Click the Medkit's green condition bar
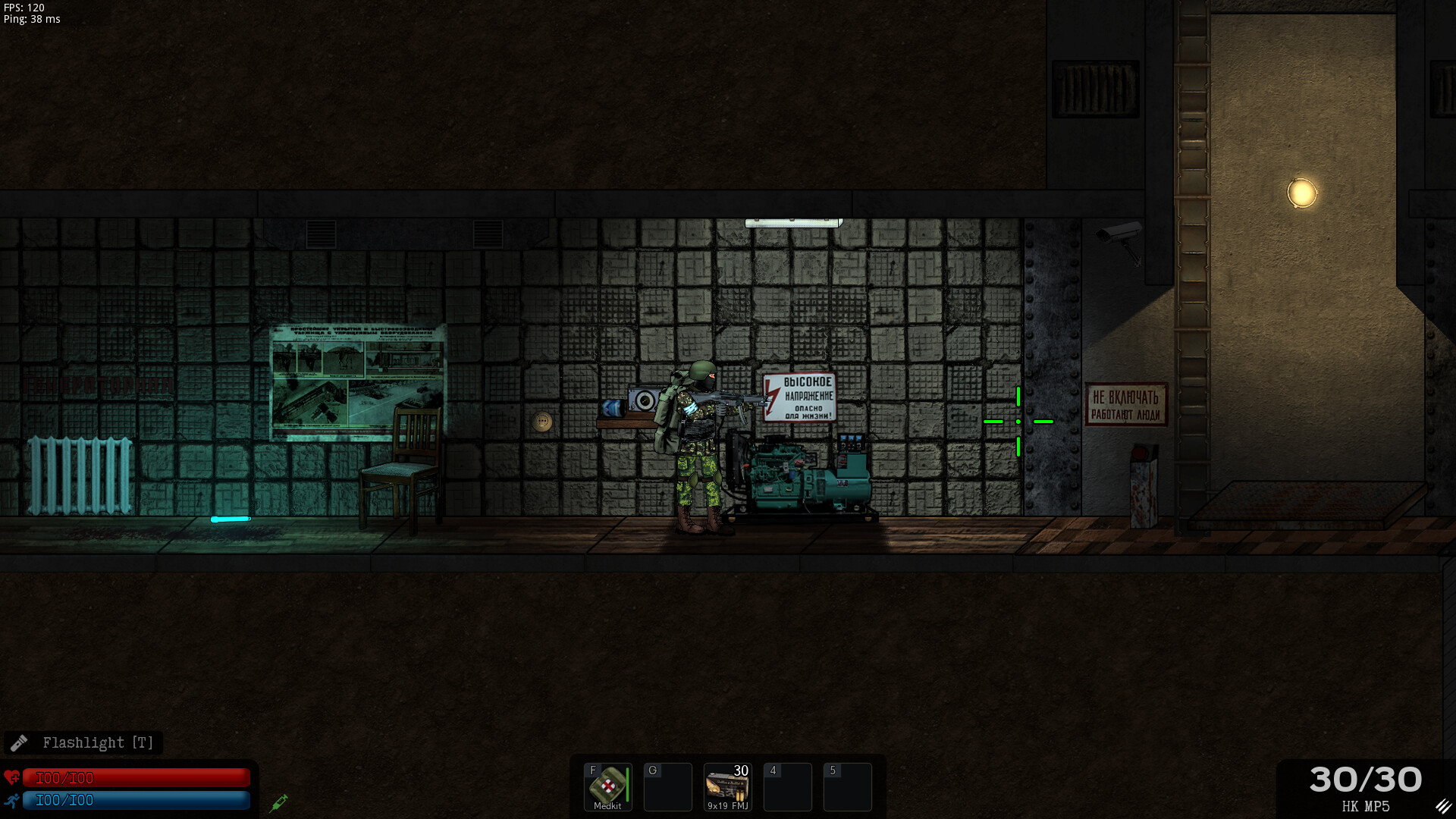Image resolution: width=1456 pixels, height=819 pixels. click(626, 786)
